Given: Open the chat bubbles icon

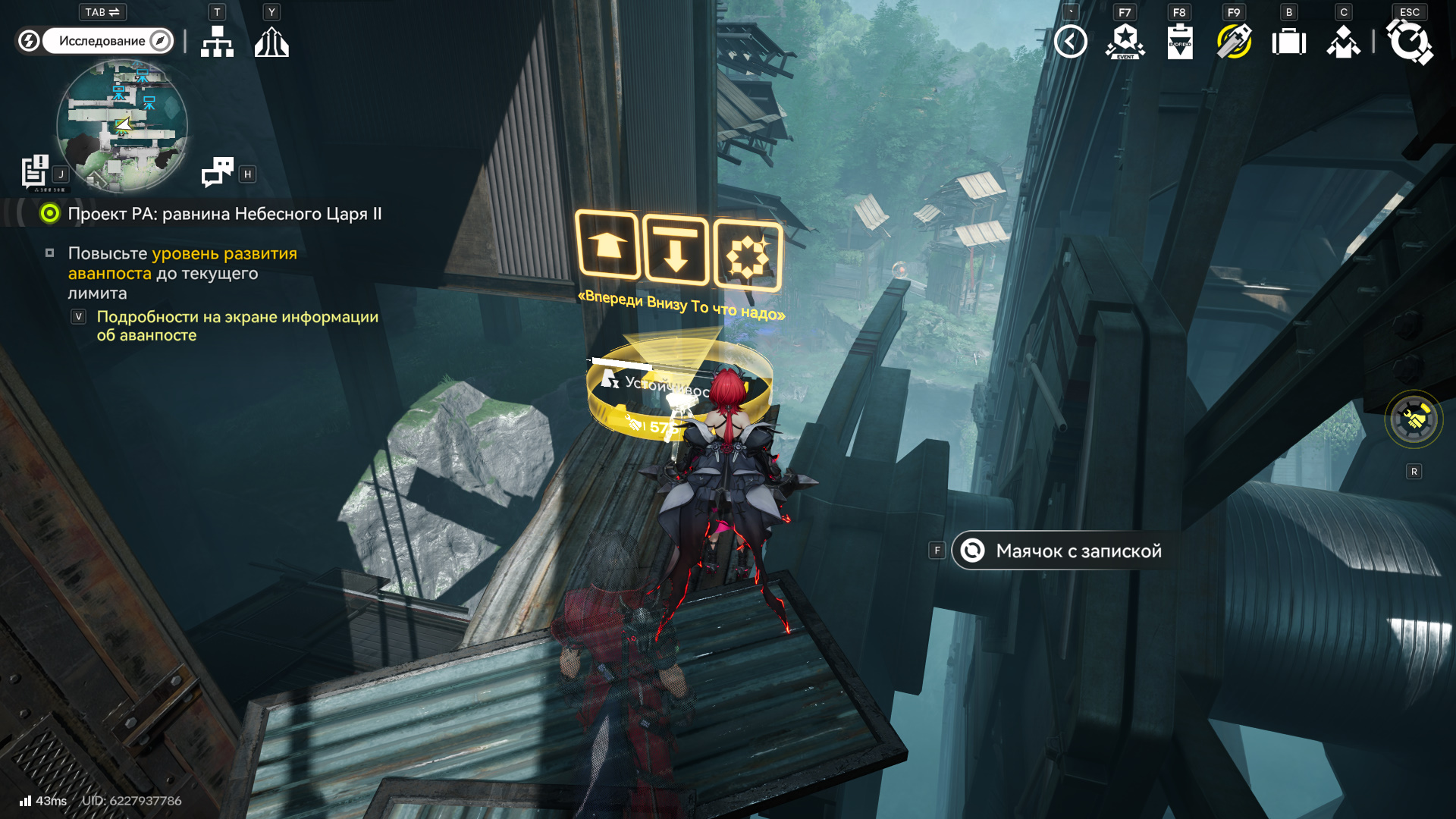Looking at the screenshot, I should point(218,172).
